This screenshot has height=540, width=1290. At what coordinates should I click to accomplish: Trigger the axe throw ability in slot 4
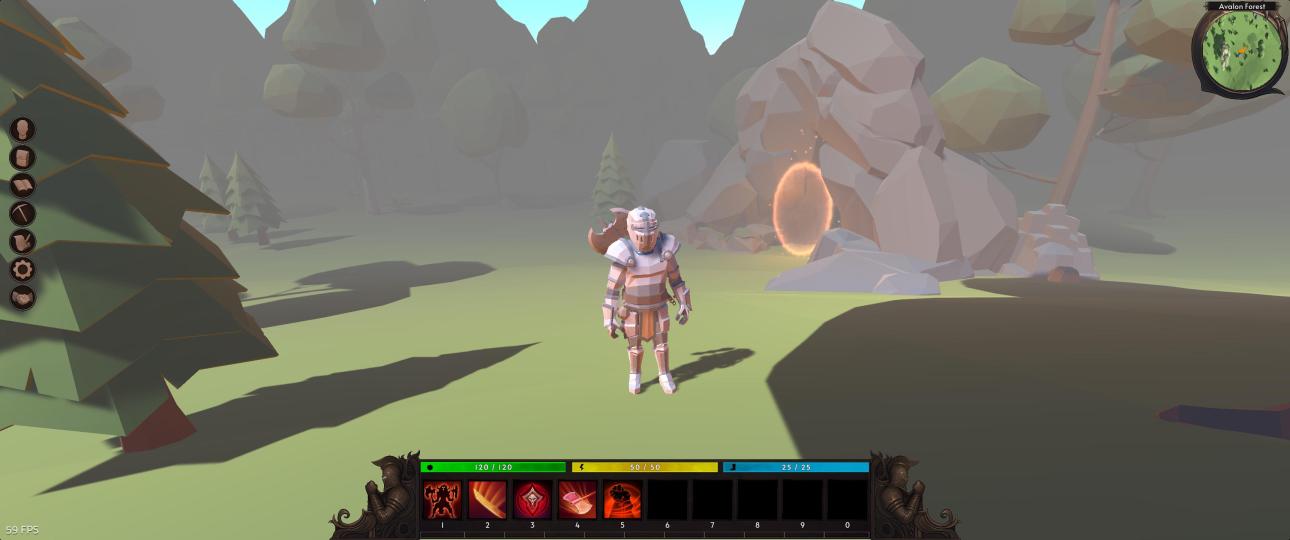click(x=577, y=499)
